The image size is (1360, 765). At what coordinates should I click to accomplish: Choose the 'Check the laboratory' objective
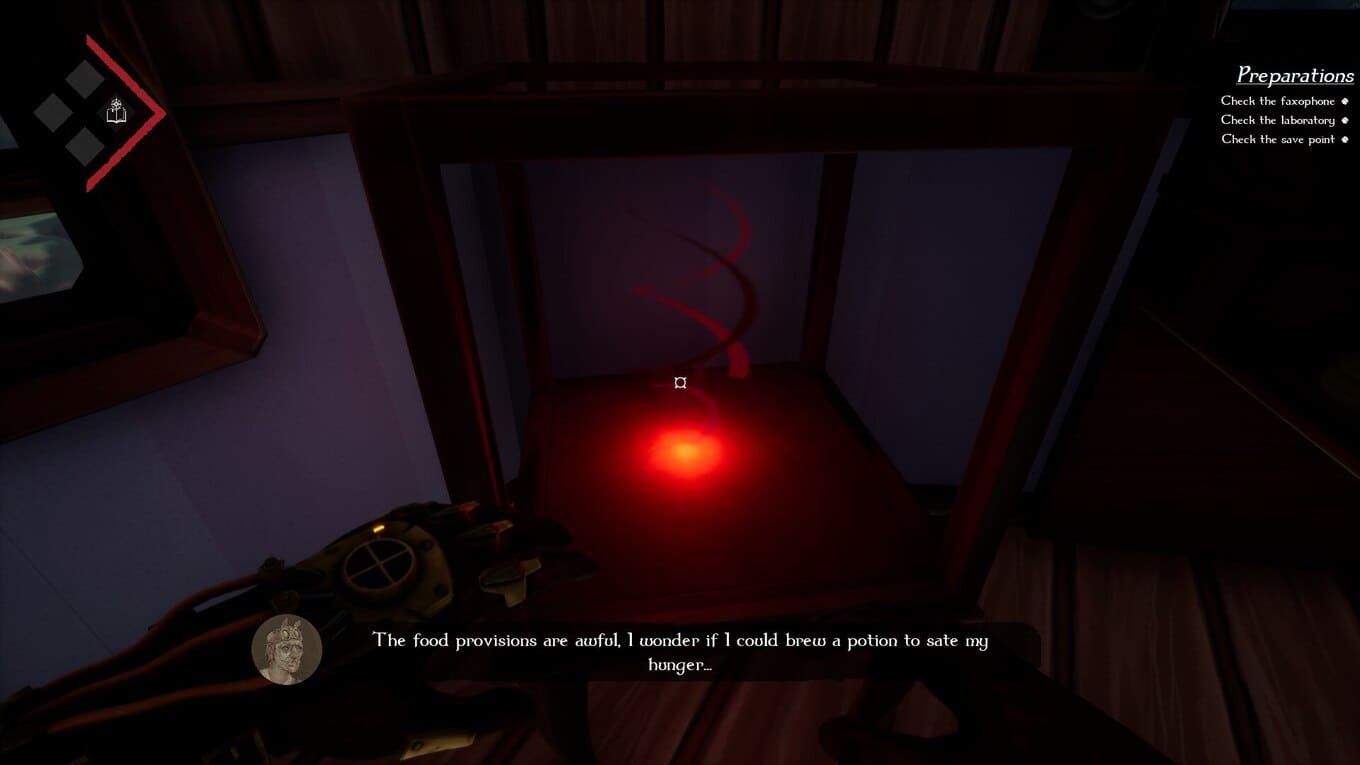[1277, 120]
